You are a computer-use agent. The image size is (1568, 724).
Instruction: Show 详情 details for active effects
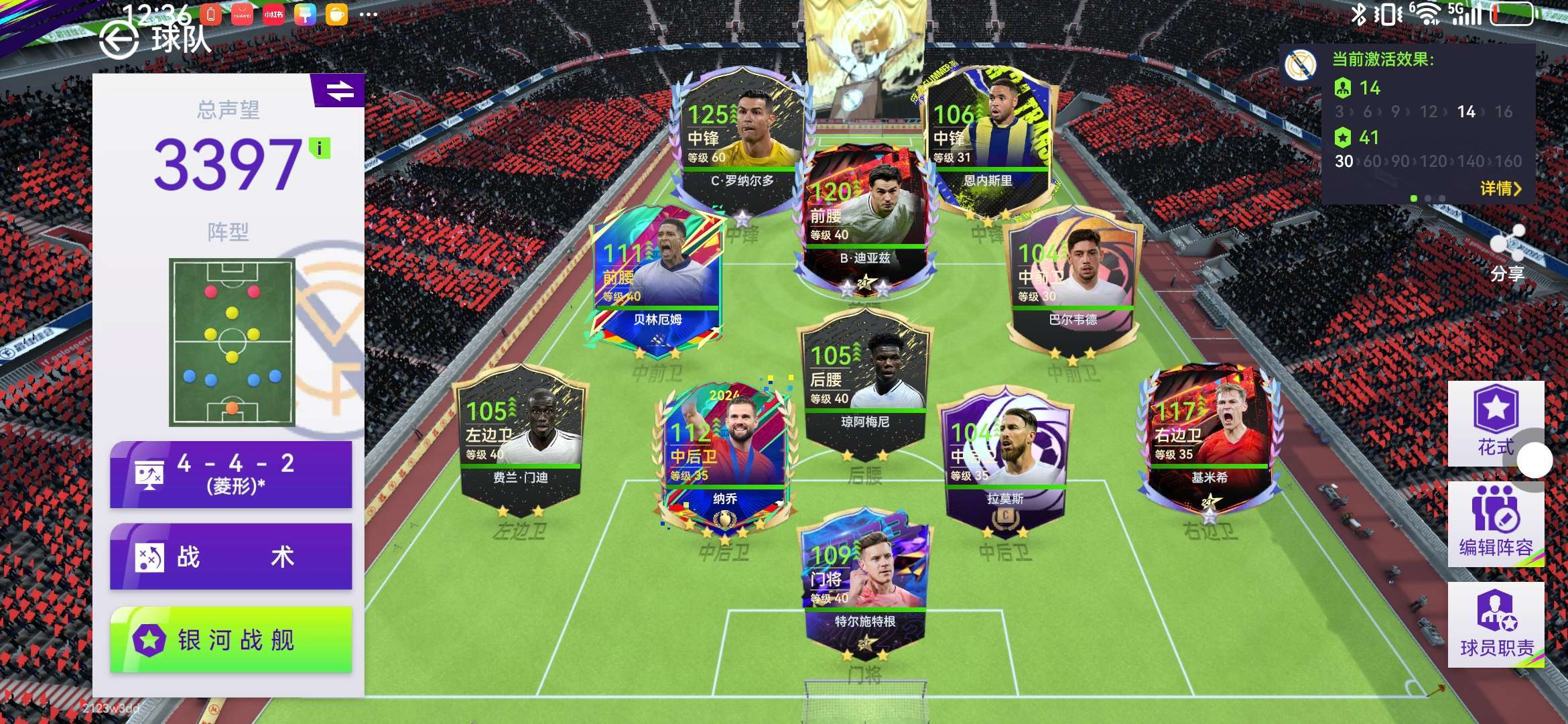[x=1500, y=189]
